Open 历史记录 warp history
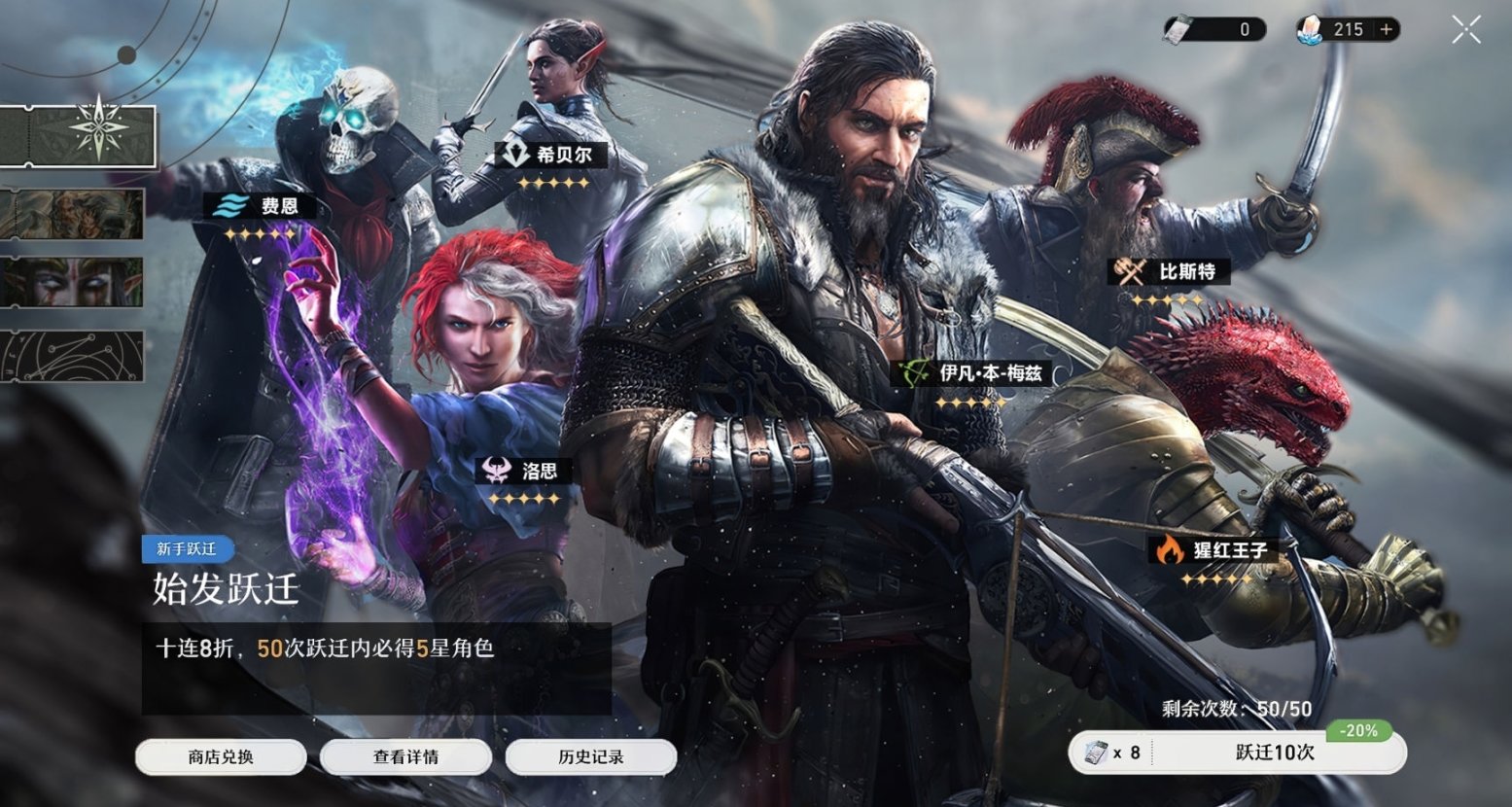This screenshot has height=807, width=1512. tap(589, 756)
